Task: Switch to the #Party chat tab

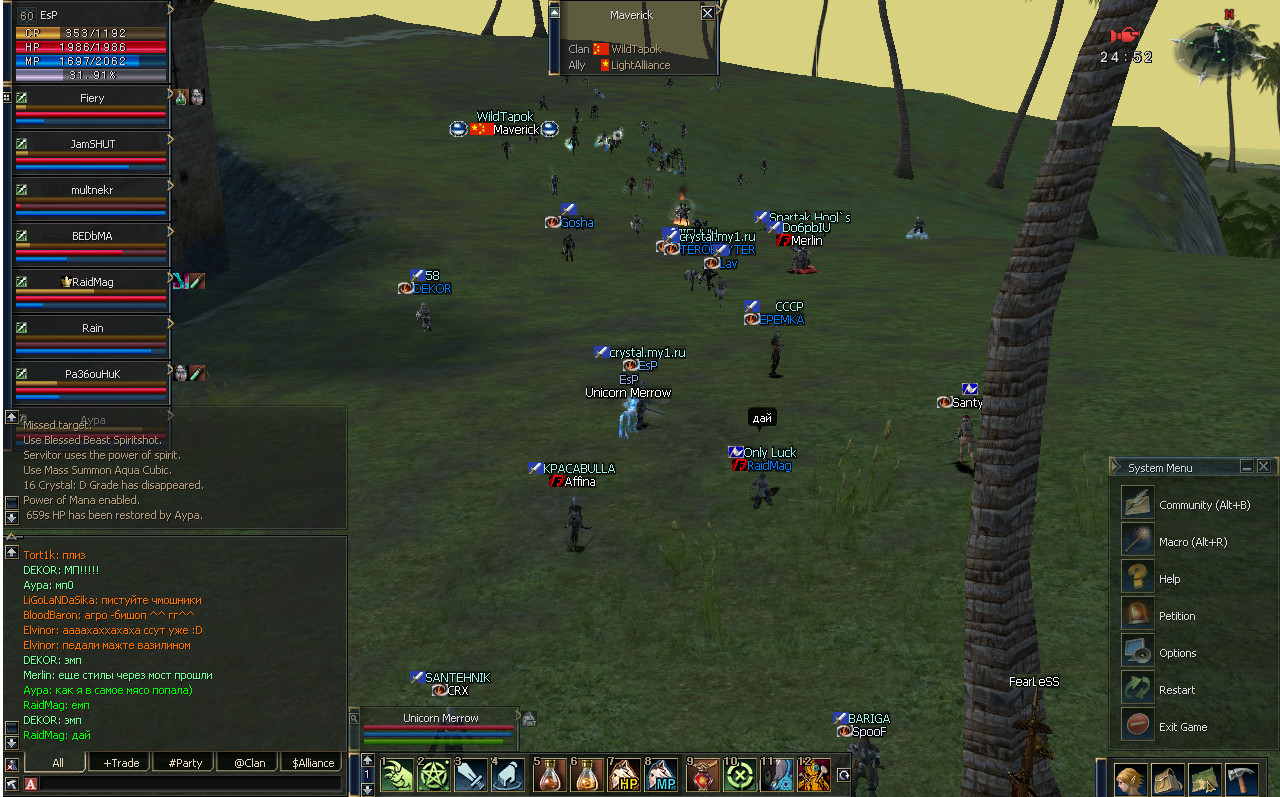Action: click(185, 763)
